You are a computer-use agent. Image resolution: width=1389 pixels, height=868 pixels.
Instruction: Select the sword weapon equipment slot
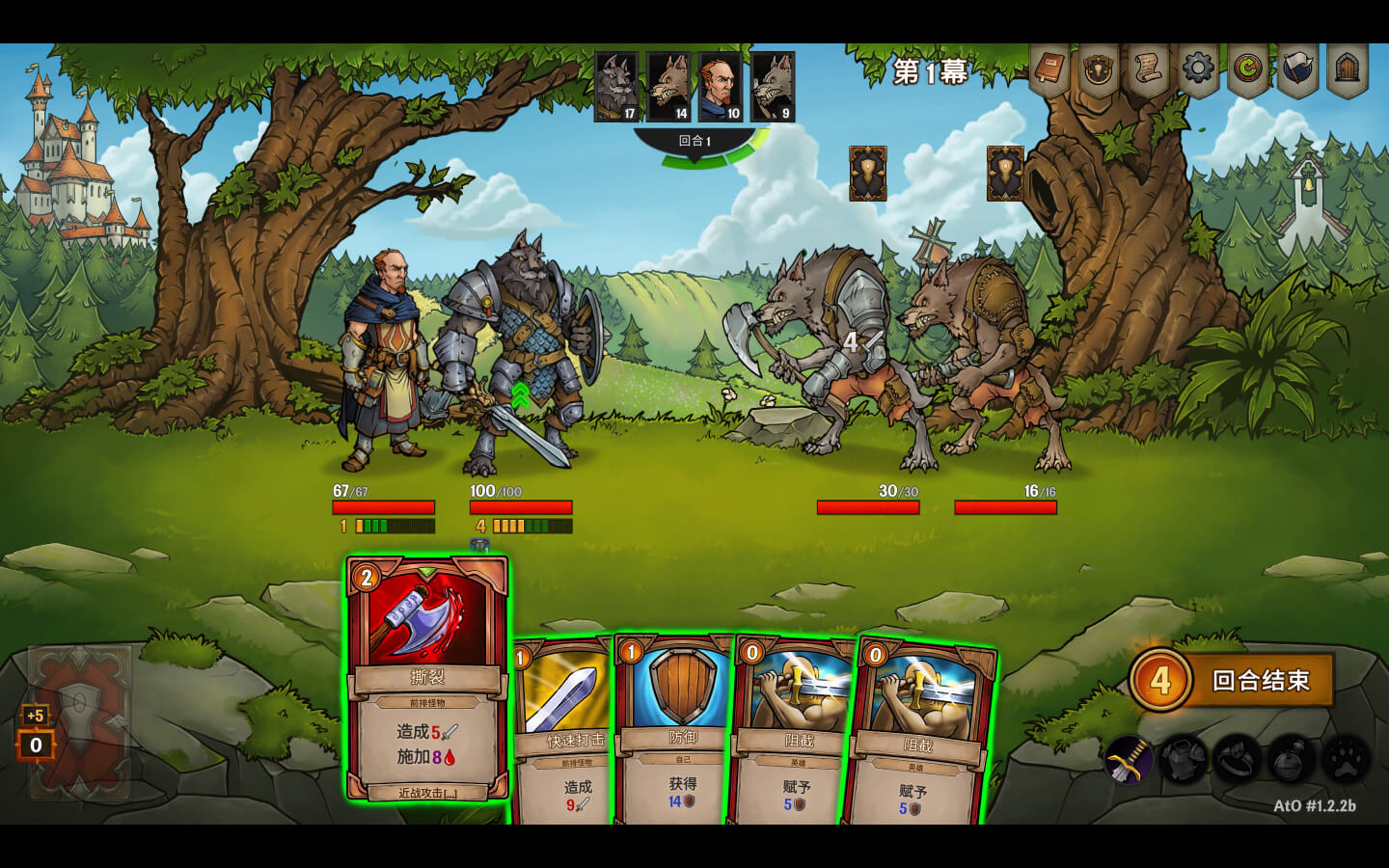pyautogui.click(x=1128, y=760)
